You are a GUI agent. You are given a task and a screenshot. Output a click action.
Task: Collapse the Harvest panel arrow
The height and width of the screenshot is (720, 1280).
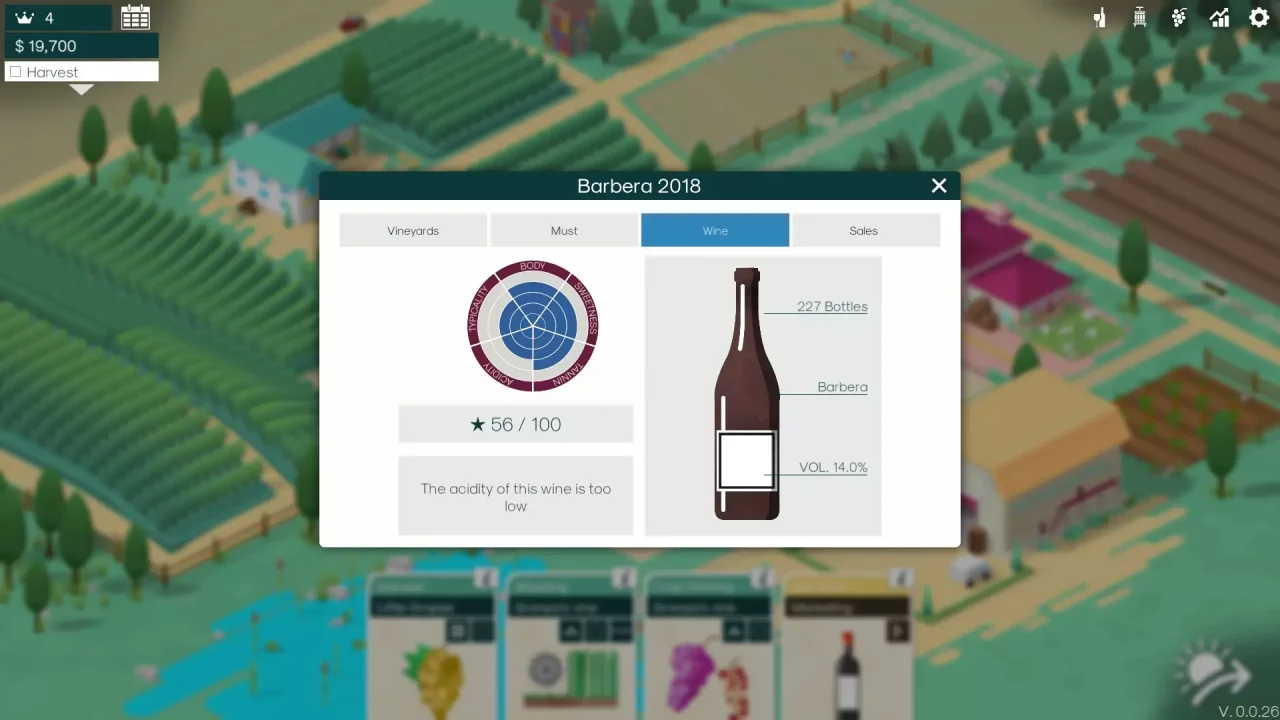point(81,89)
